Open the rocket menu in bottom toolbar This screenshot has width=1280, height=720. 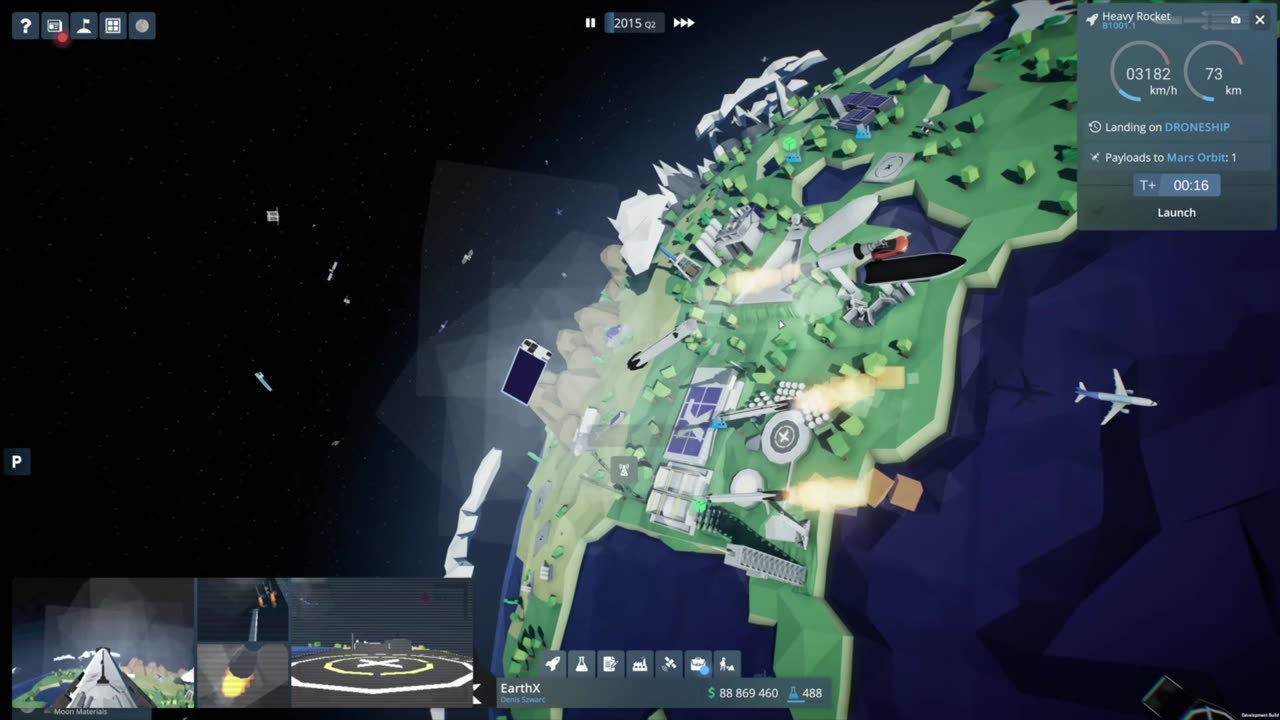click(x=553, y=663)
